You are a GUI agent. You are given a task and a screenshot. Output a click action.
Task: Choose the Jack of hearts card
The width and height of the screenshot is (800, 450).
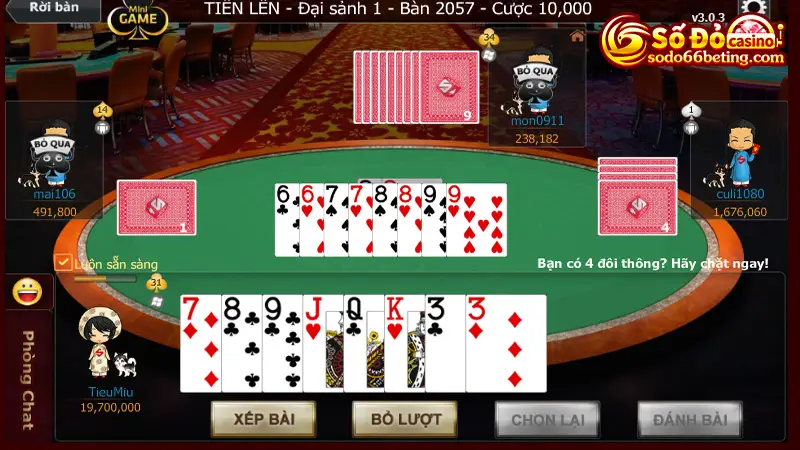tap(322, 343)
